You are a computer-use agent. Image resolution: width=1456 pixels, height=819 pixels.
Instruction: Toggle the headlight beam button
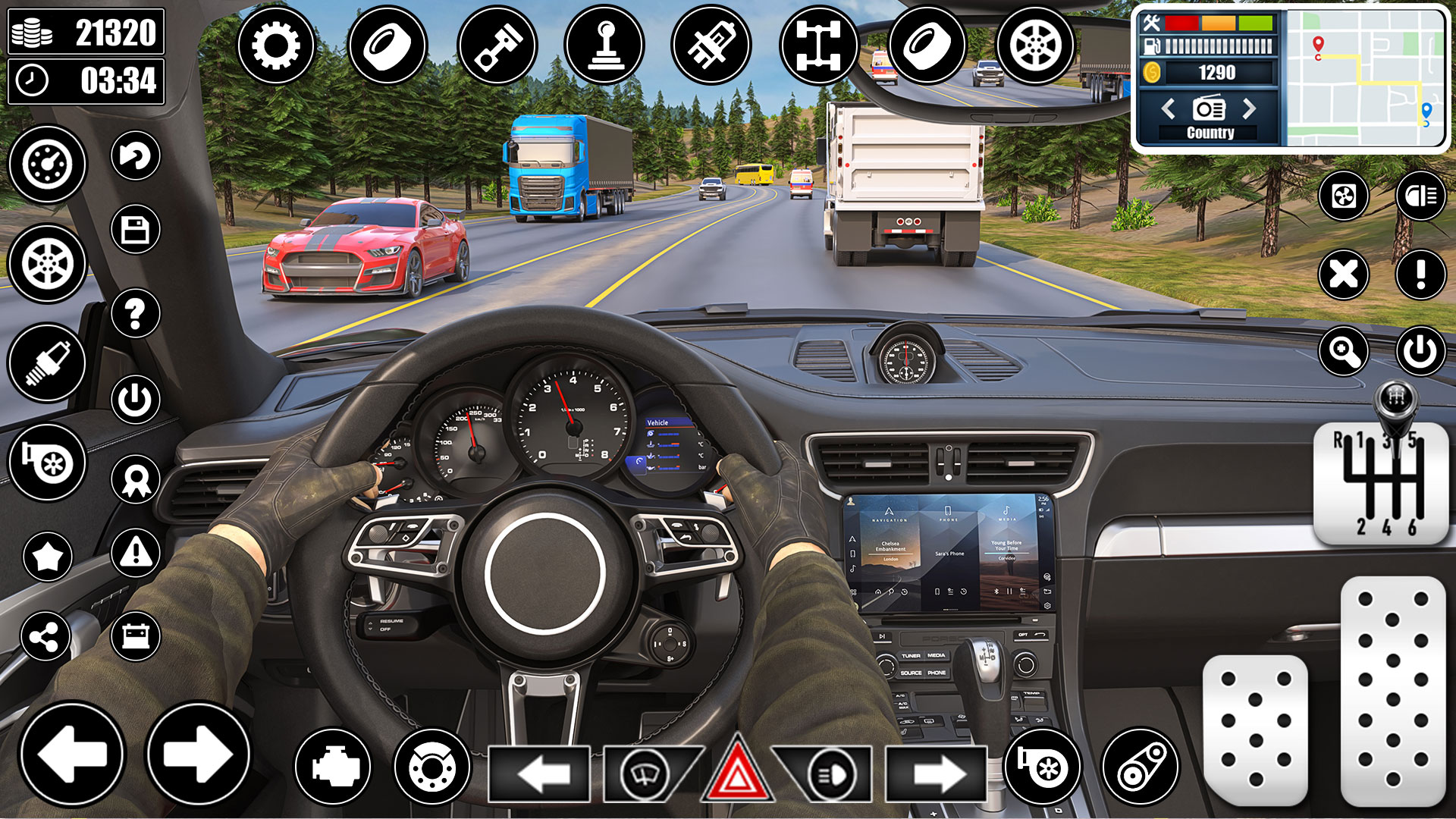tap(1420, 196)
